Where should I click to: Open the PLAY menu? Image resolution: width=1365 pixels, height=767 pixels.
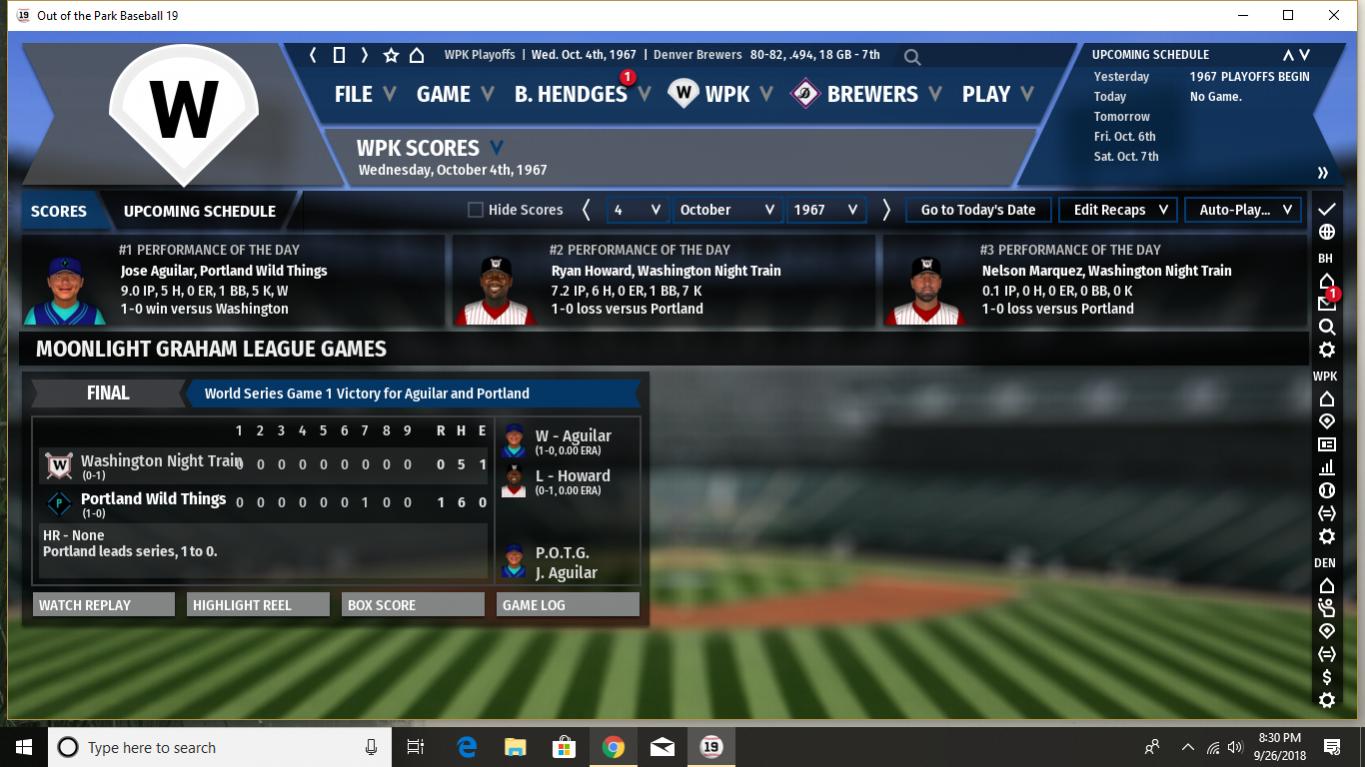click(996, 94)
